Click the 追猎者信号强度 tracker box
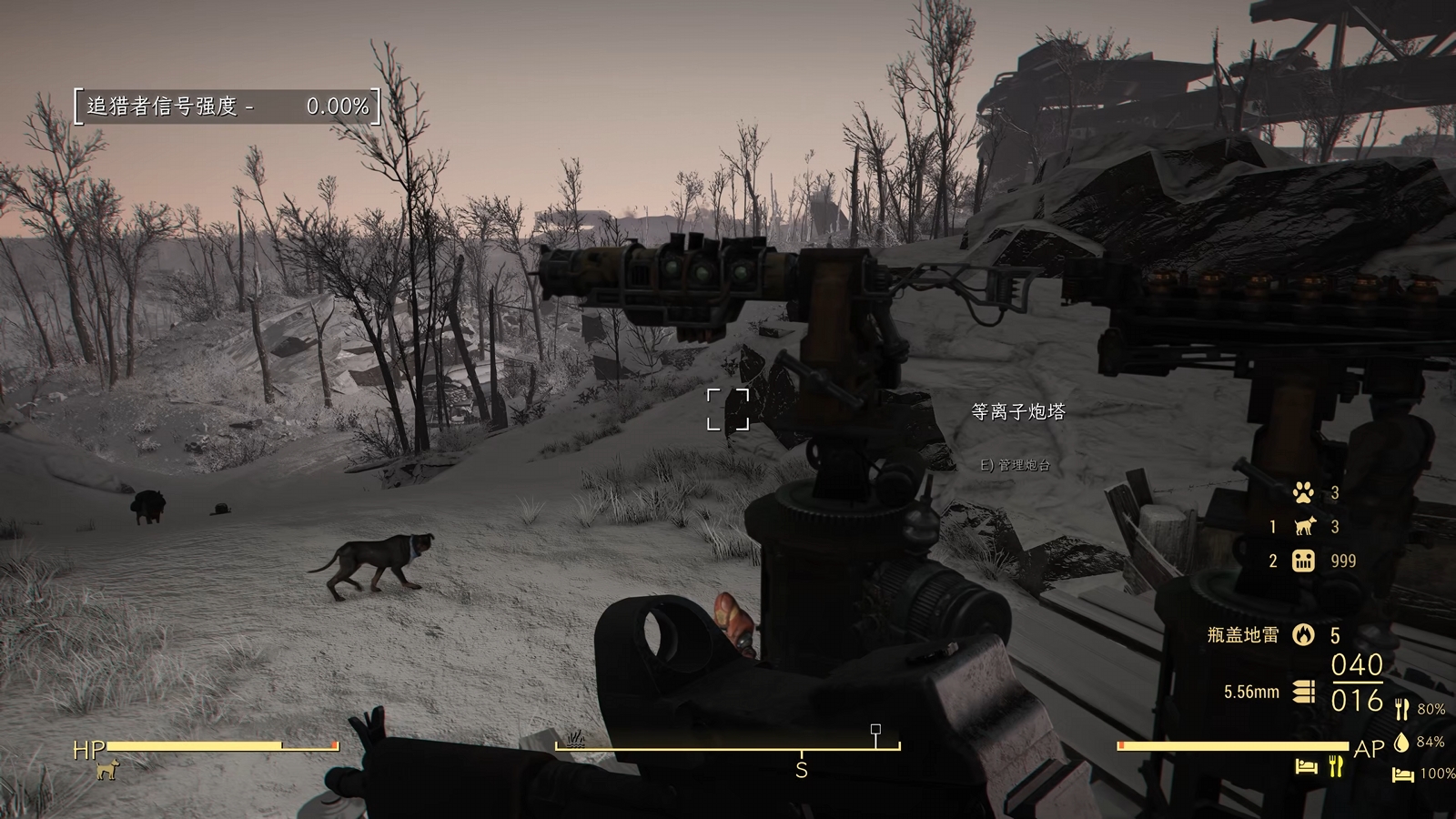This screenshot has width=1456, height=819. pos(227,106)
